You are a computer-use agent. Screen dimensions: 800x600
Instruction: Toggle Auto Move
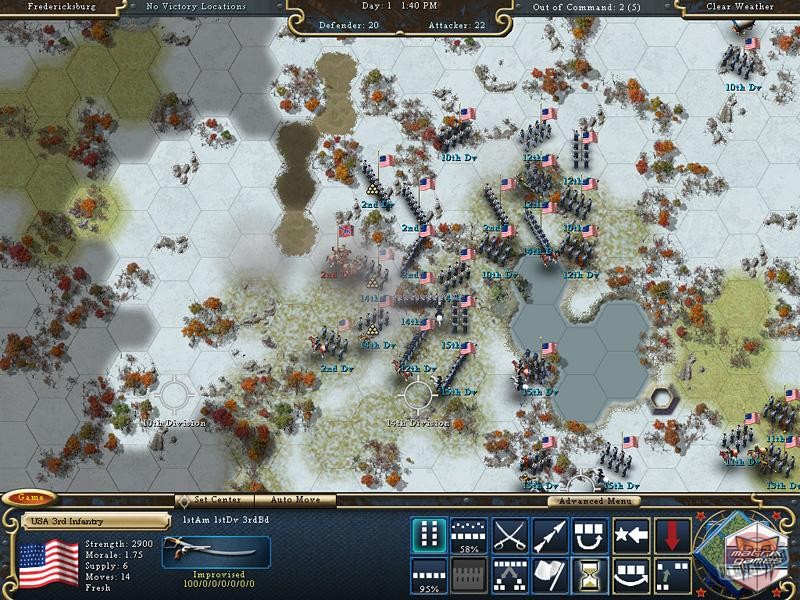(295, 500)
